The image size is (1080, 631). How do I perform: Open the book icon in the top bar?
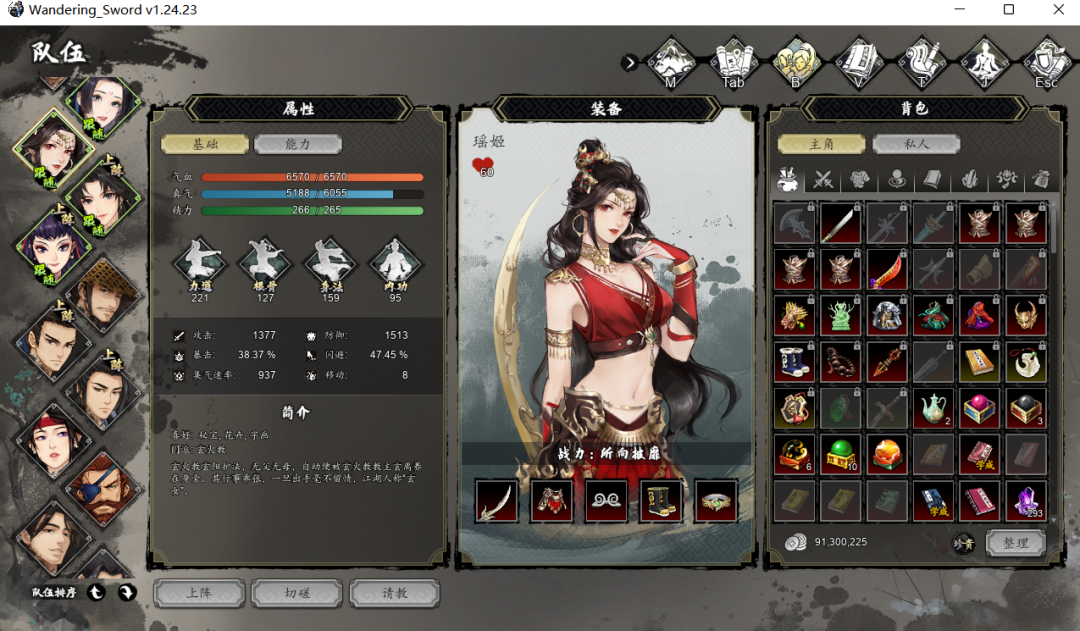858,62
